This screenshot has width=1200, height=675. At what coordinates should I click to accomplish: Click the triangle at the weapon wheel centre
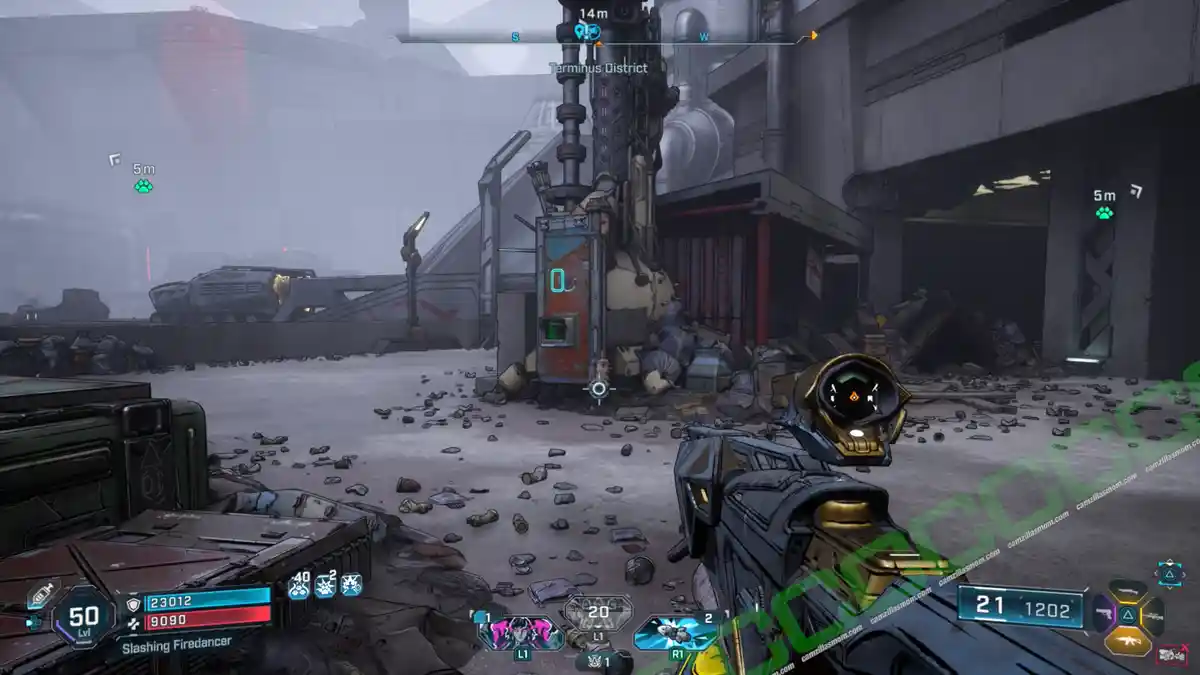(x=1128, y=615)
